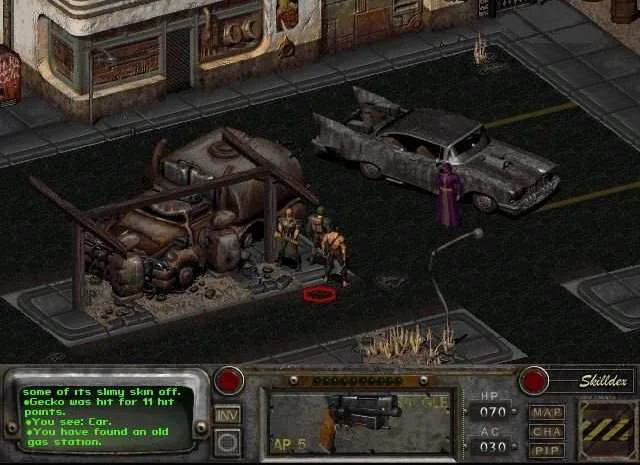Open the inventory with the INV button
The width and height of the screenshot is (640, 465).
(227, 414)
